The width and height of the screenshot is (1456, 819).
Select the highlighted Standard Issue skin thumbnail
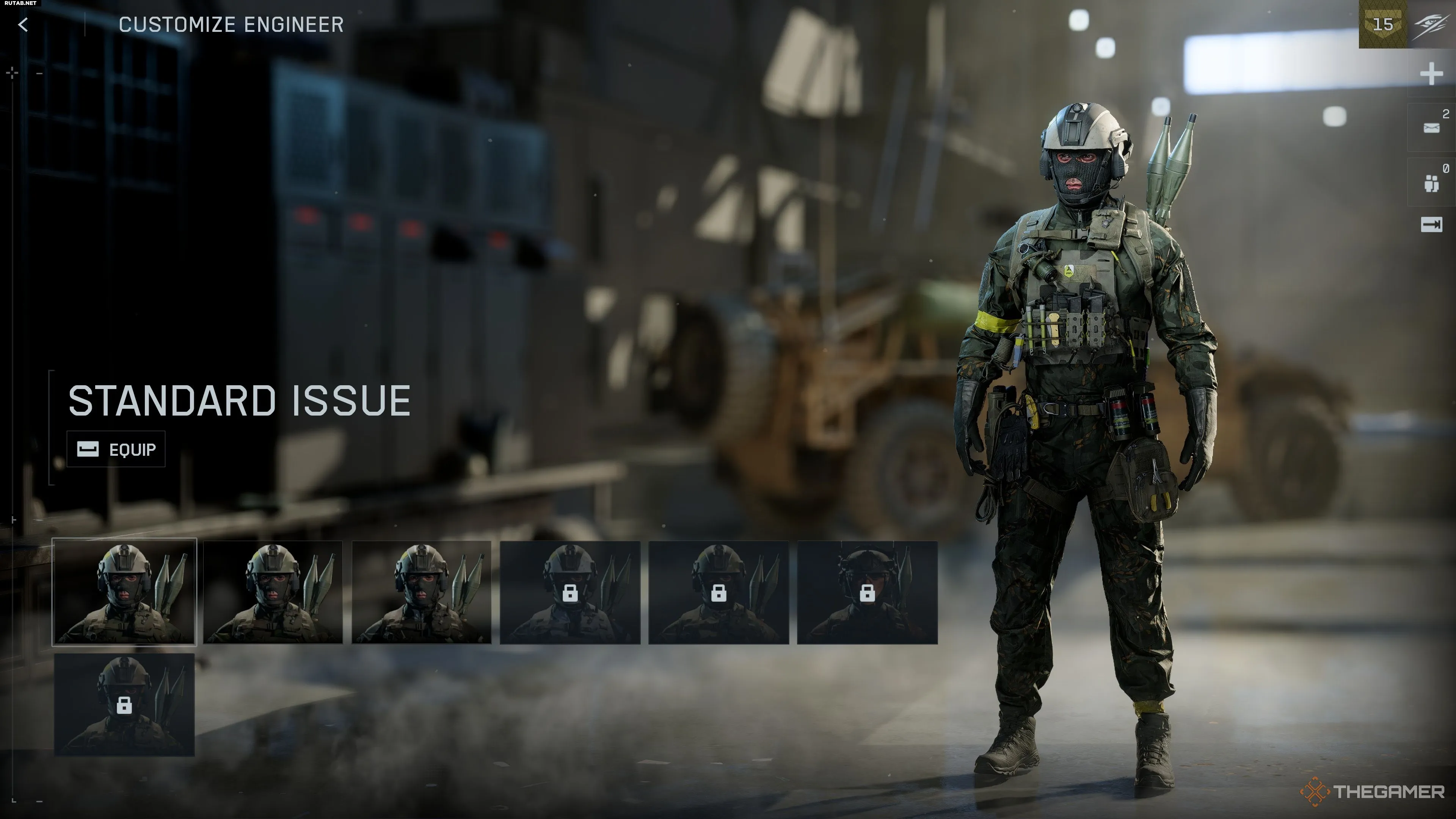pyautogui.click(x=124, y=592)
